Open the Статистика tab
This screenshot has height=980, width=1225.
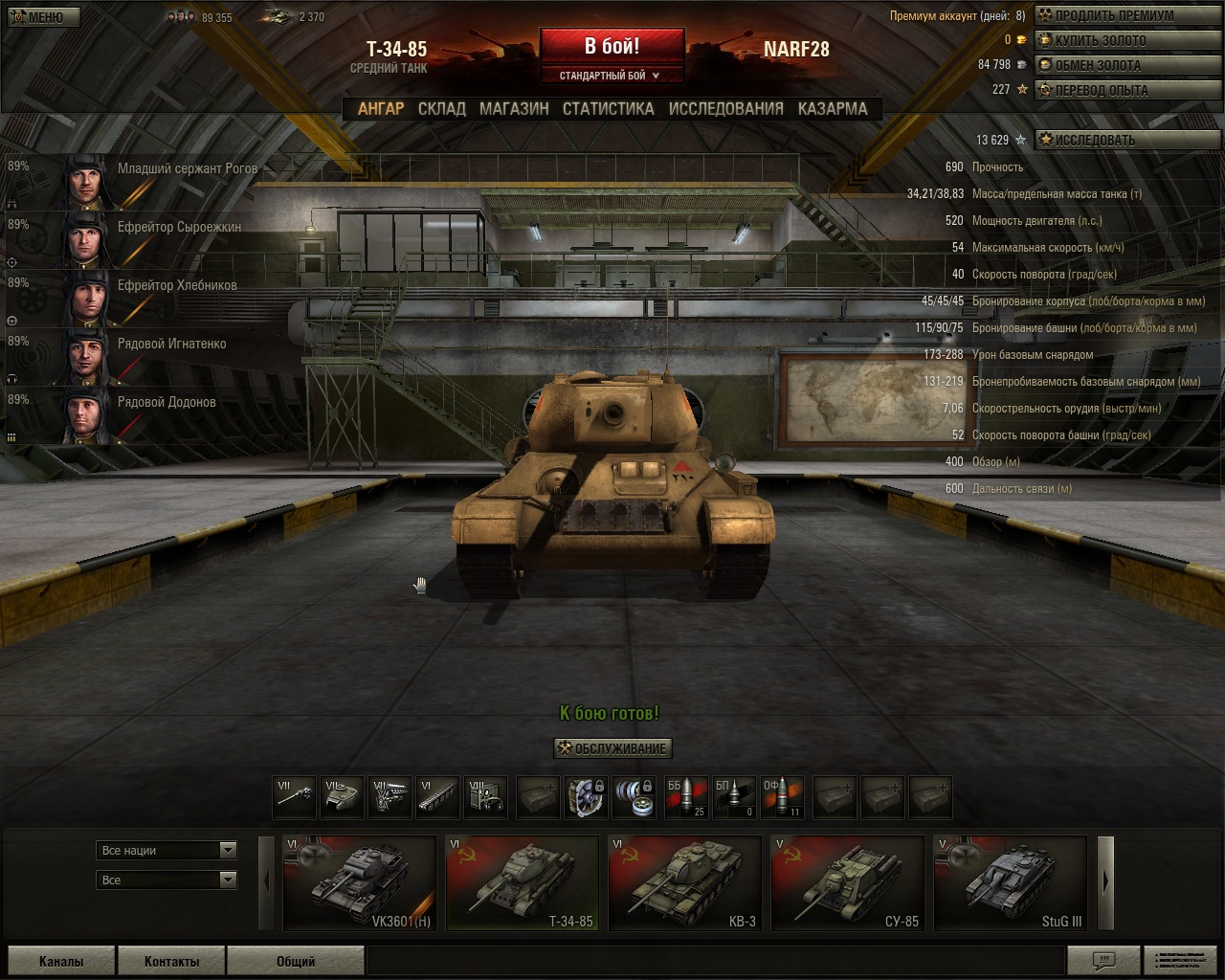608,109
